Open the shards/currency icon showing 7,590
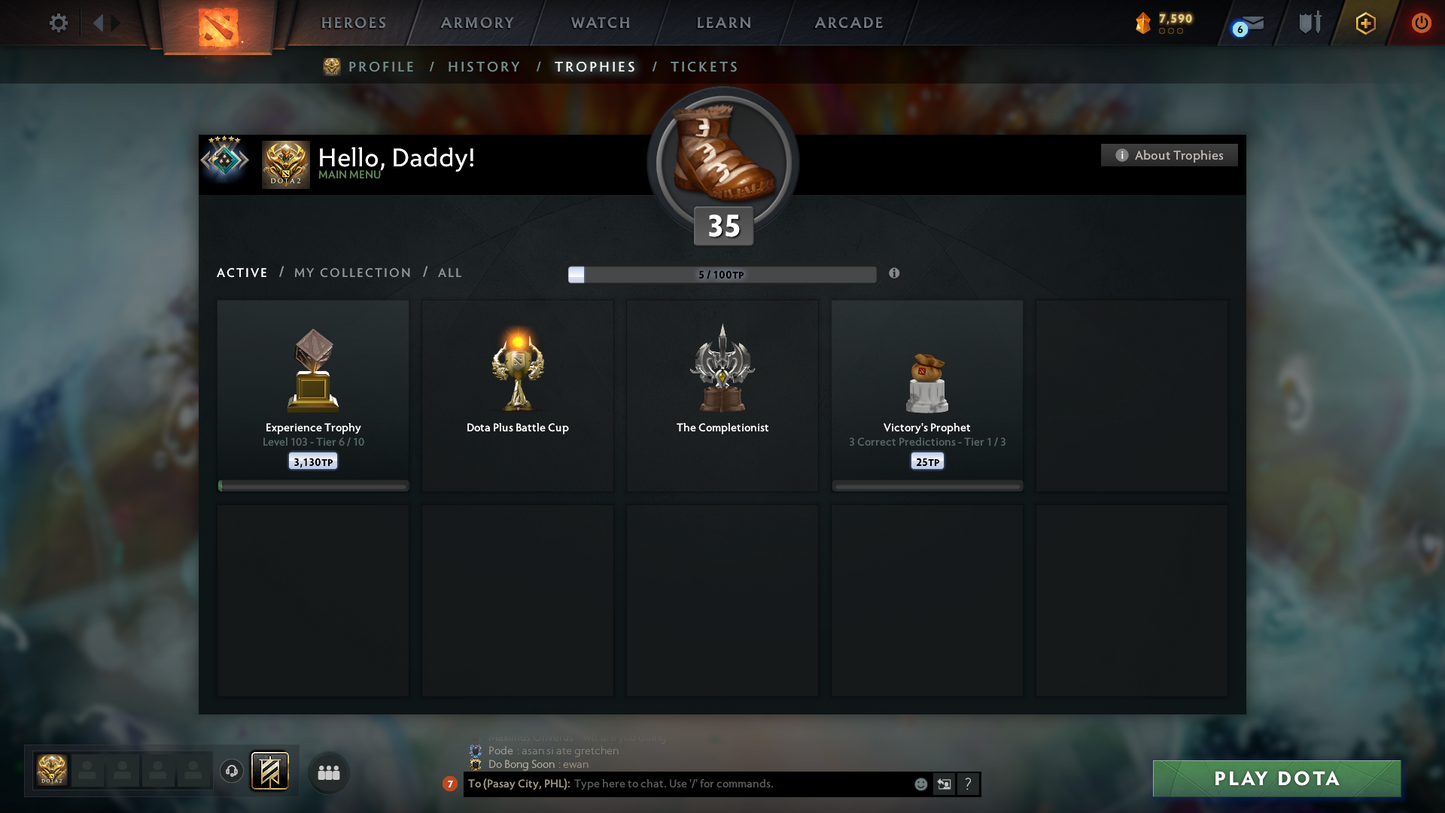Image resolution: width=1445 pixels, height=813 pixels. click(1143, 23)
